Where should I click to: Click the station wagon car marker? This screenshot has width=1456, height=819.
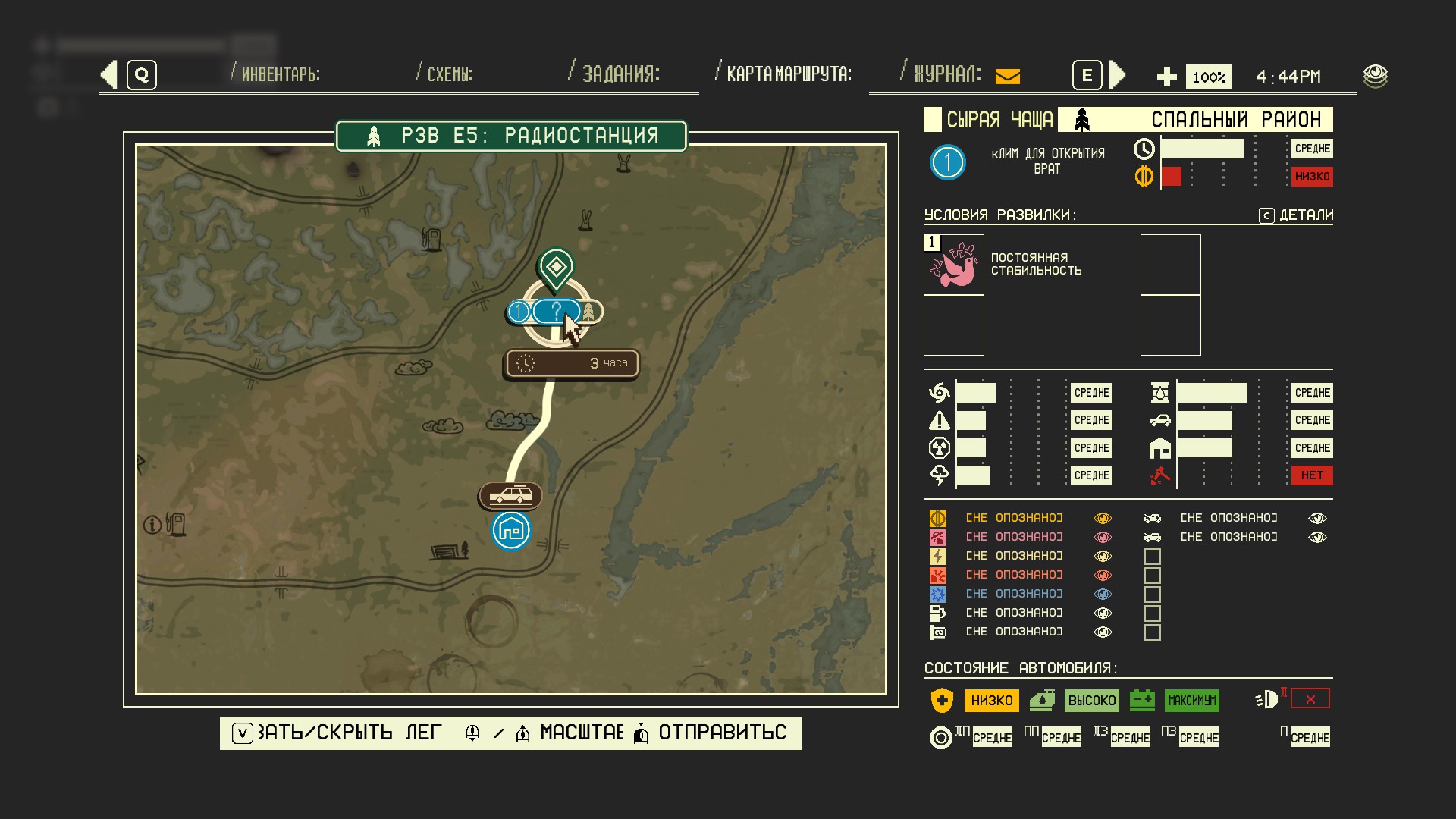coord(510,497)
